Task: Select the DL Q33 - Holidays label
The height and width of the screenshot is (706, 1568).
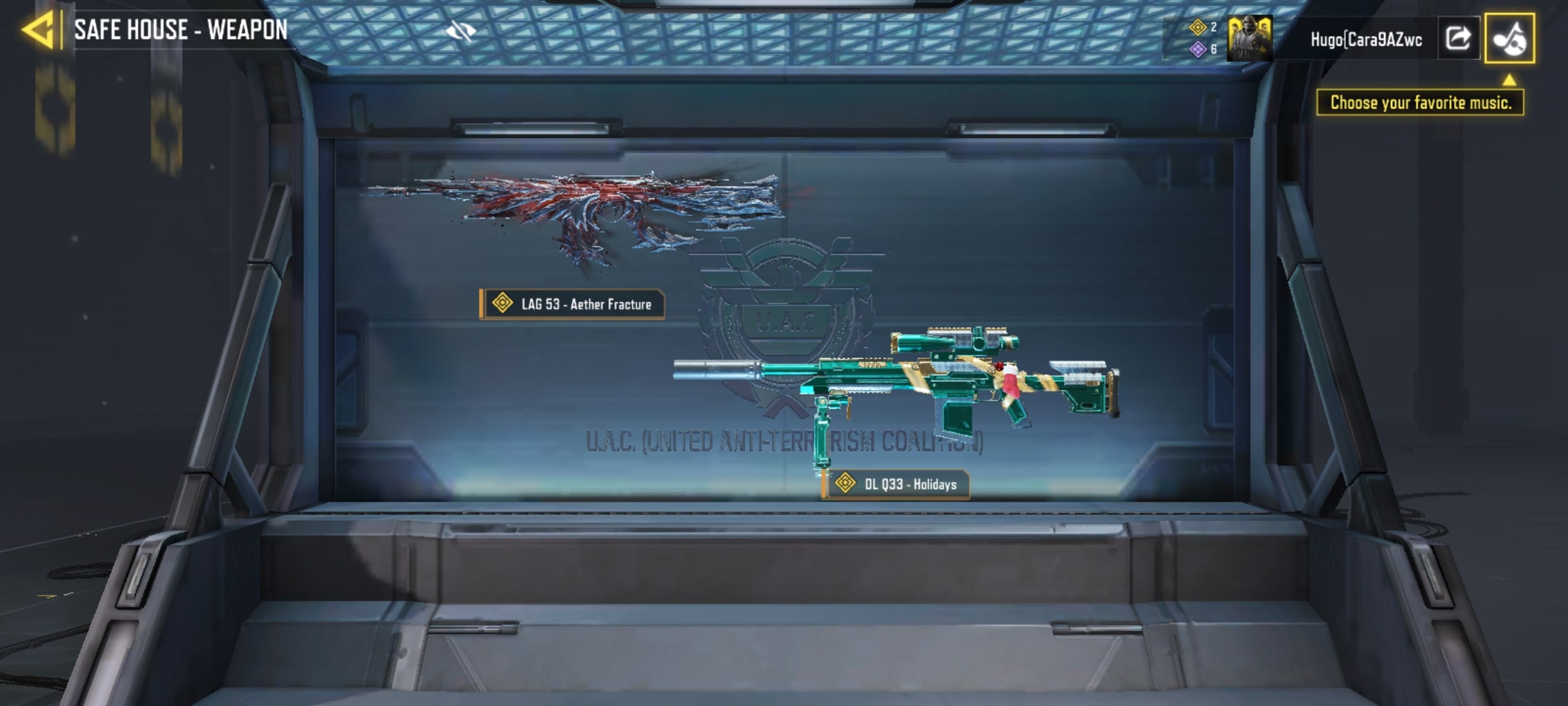Action: [896, 484]
